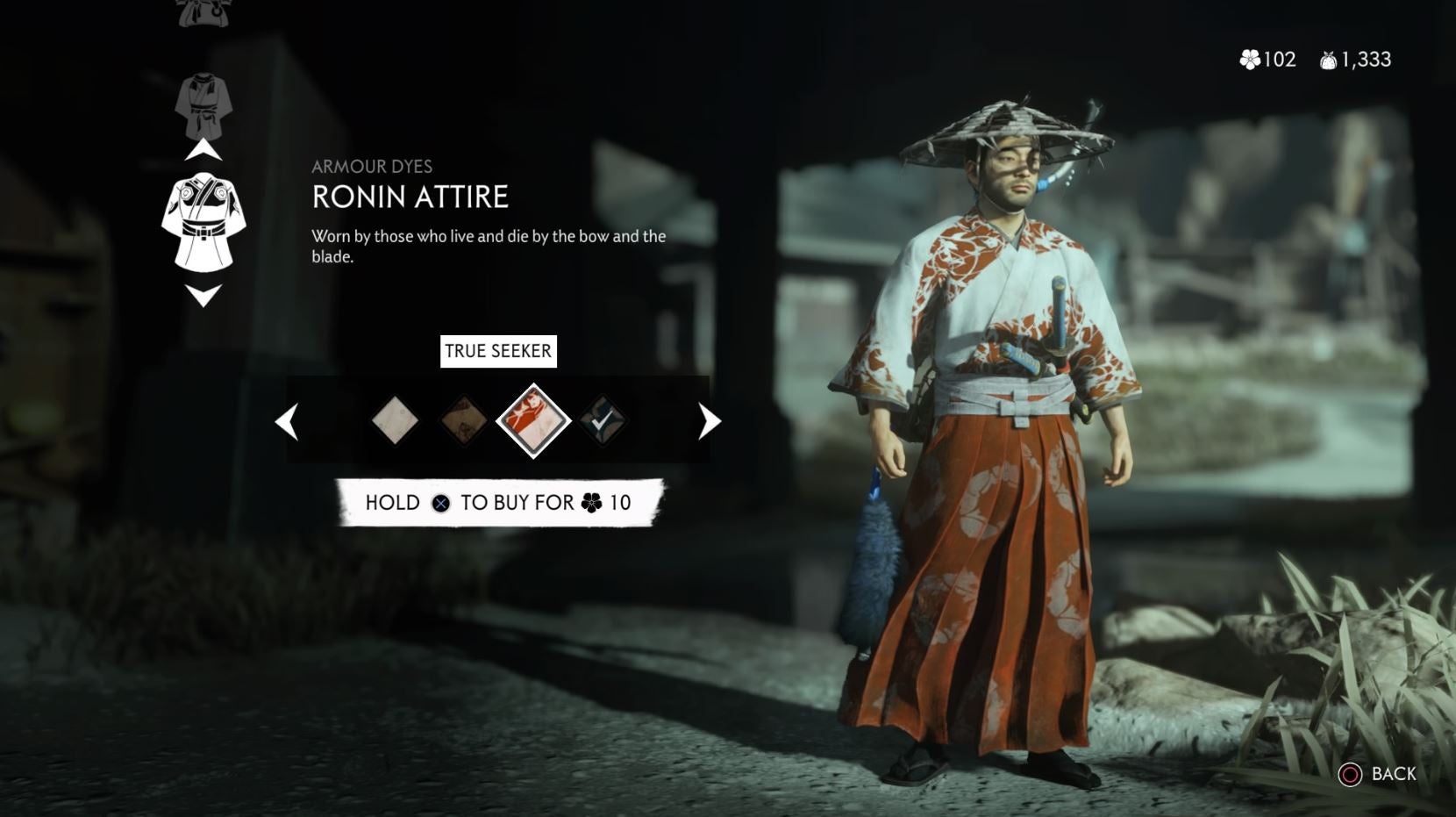
Task: Click HOLD TO BUY FOR 10 prompt
Action: 496,503
